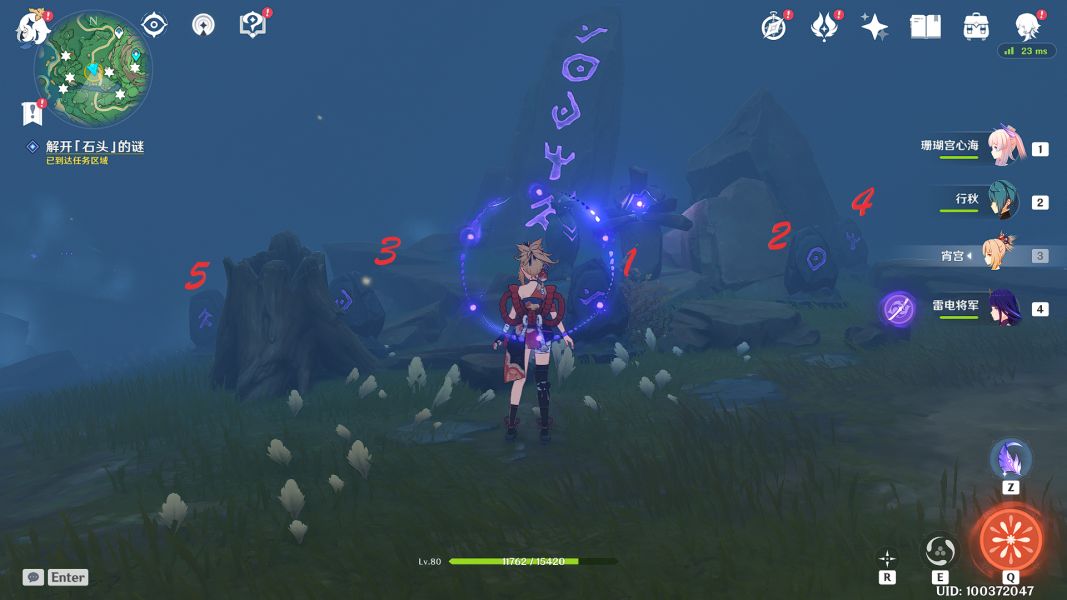Viewport: 1067px width, 600px height.
Task: Open the events compass icon
Action: click(773, 27)
